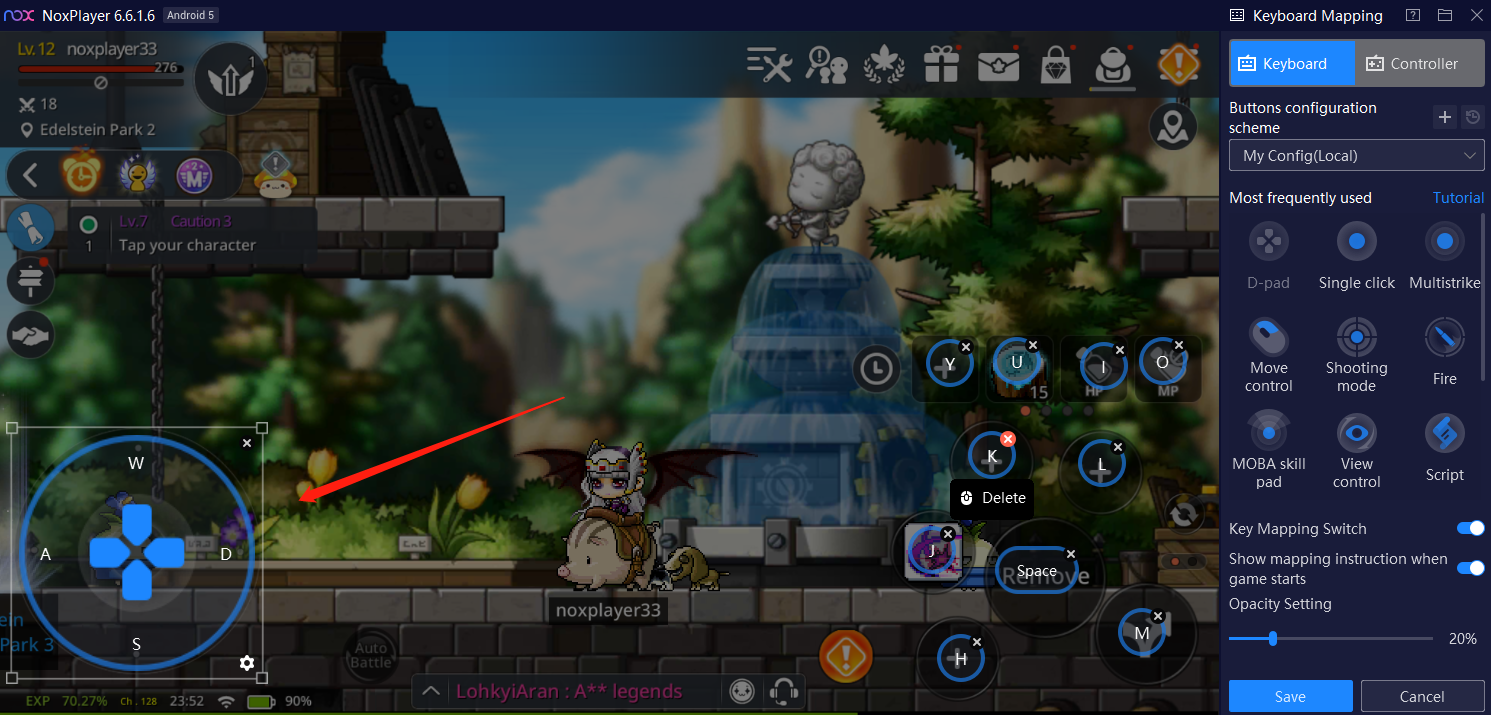Select the View control mapping tool
This screenshot has height=715, width=1491.
(1356, 434)
